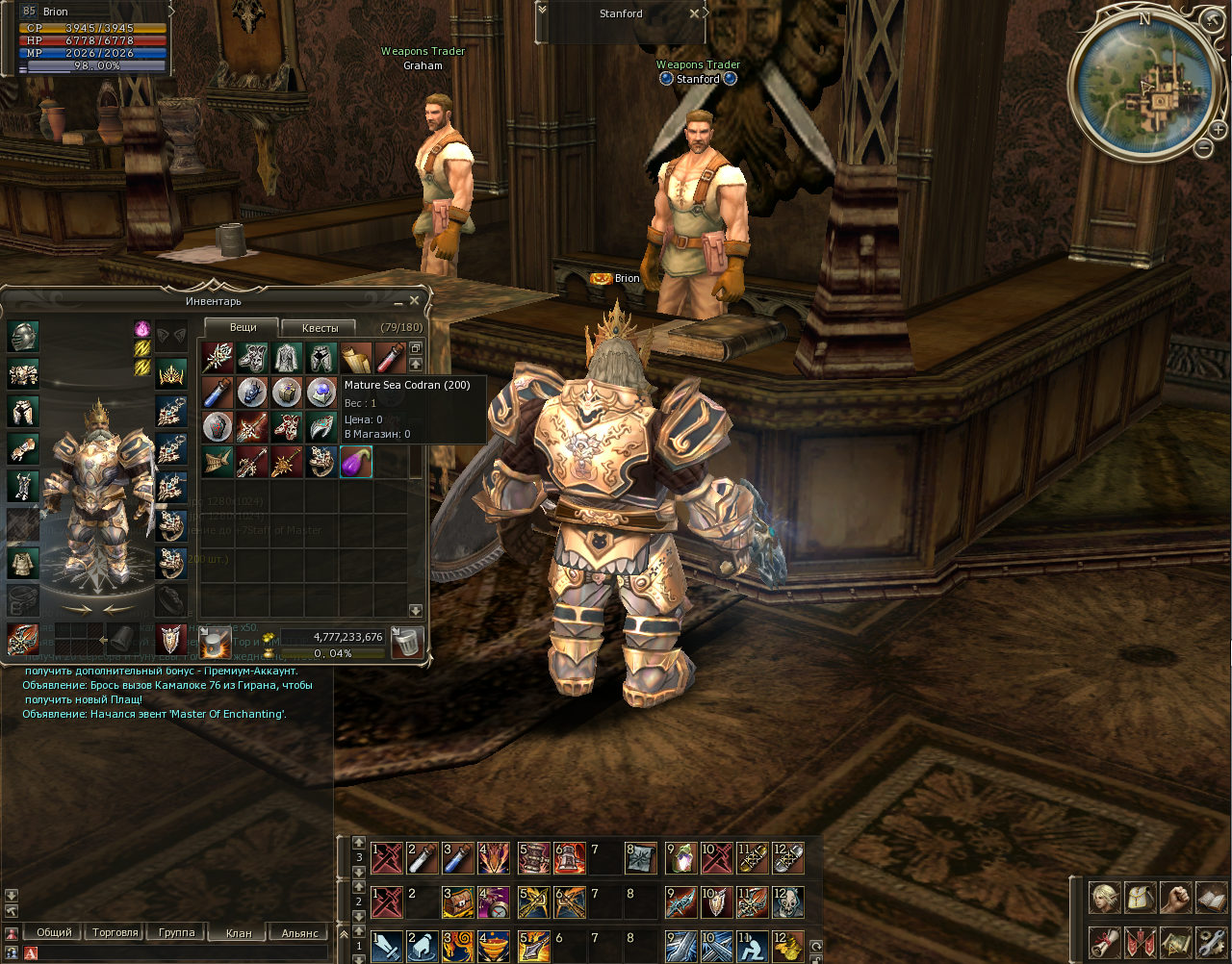1232x964 pixels.
Task: Use the treasure chest hotbar skill
Action: (457, 901)
